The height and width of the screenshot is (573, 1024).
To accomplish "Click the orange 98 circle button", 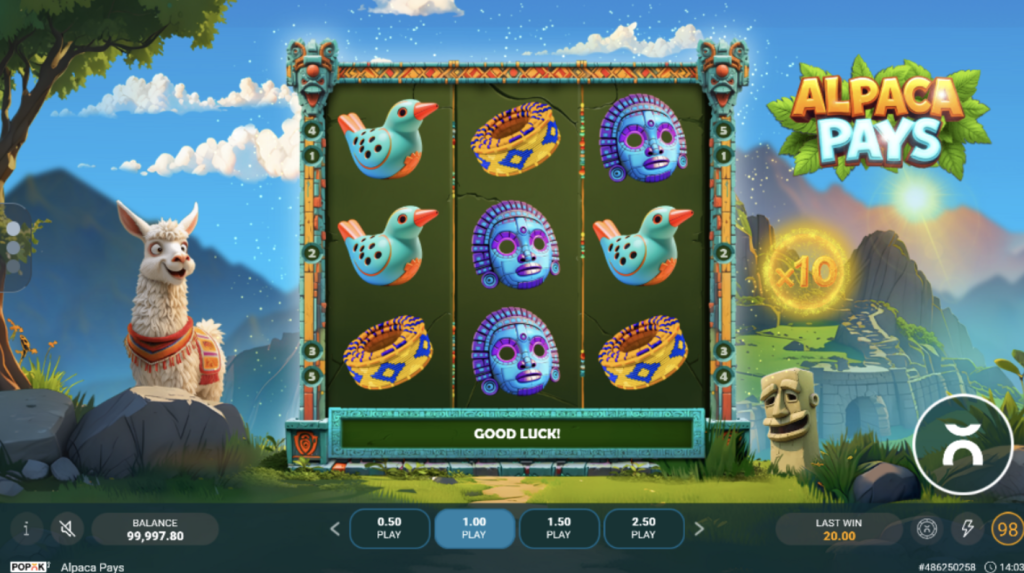I will click(x=1005, y=528).
